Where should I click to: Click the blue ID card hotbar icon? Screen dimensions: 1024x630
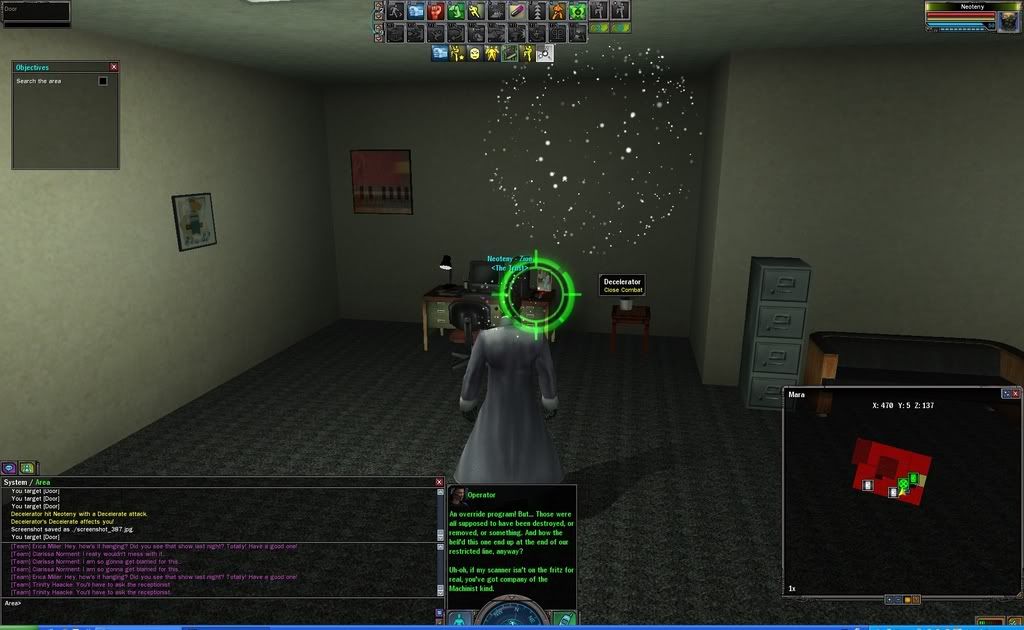coord(416,11)
